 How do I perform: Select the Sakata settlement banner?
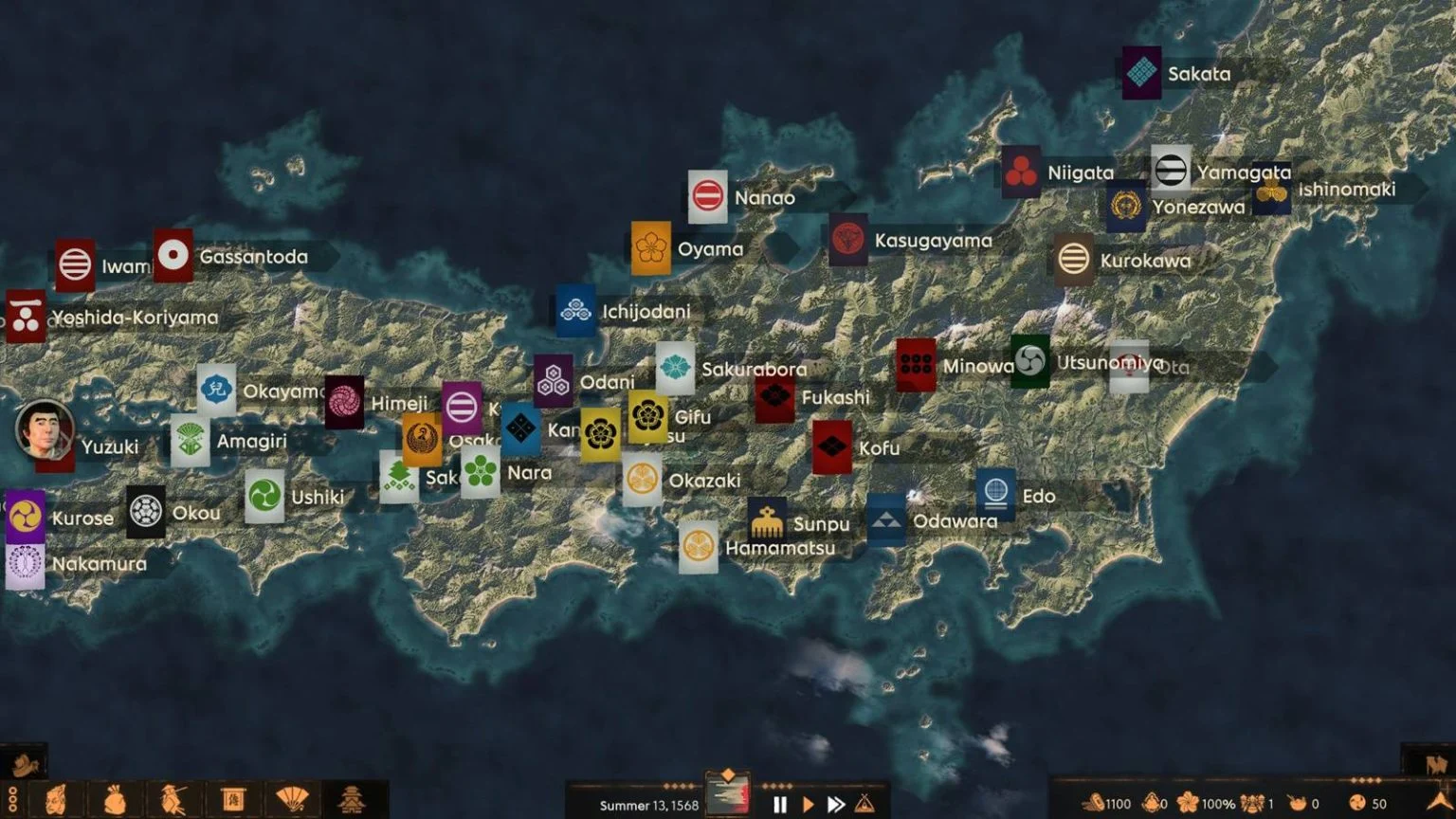pyautogui.click(x=1140, y=72)
